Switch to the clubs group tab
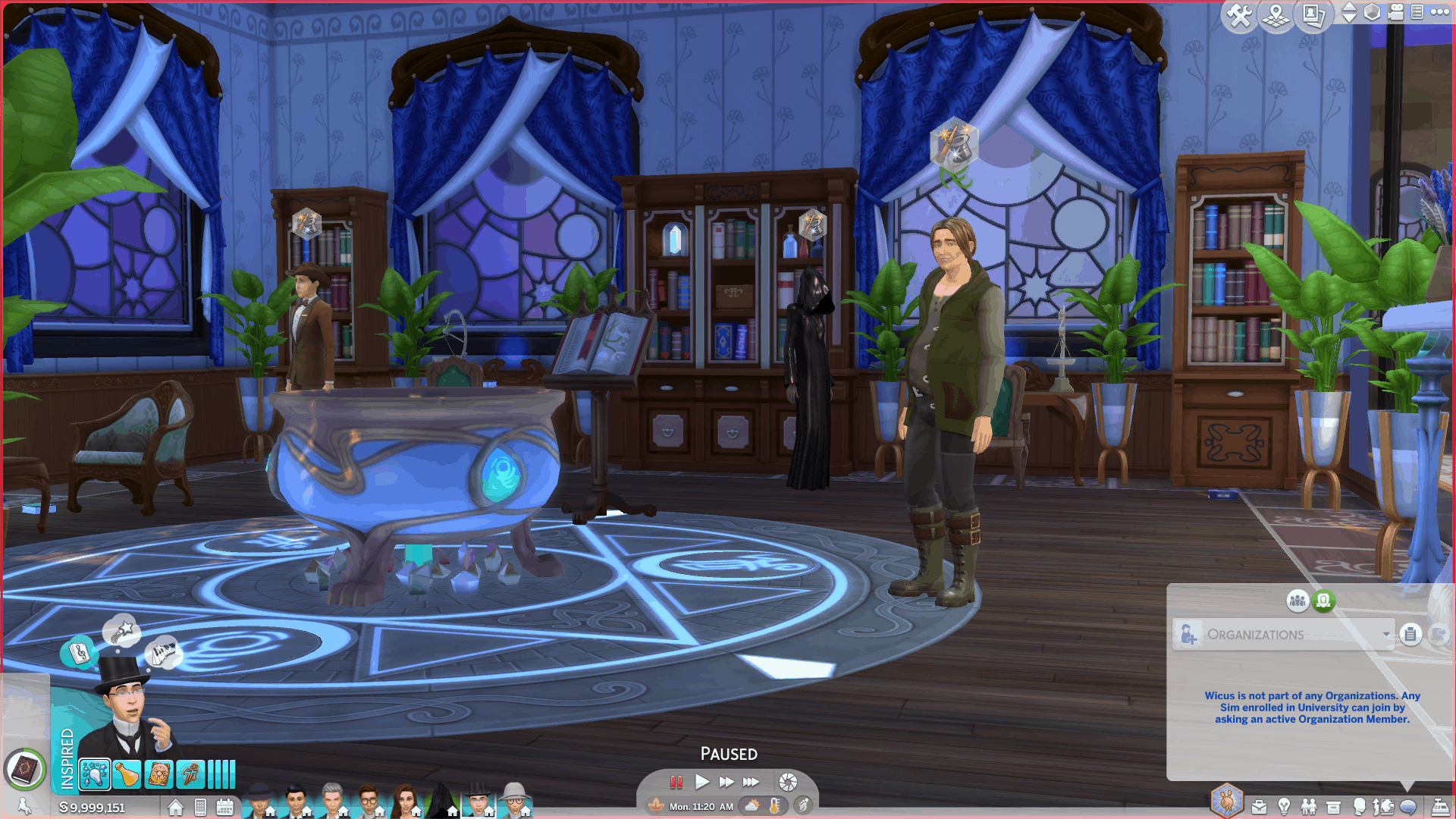Image resolution: width=1456 pixels, height=819 pixels. pyautogui.click(x=1298, y=601)
